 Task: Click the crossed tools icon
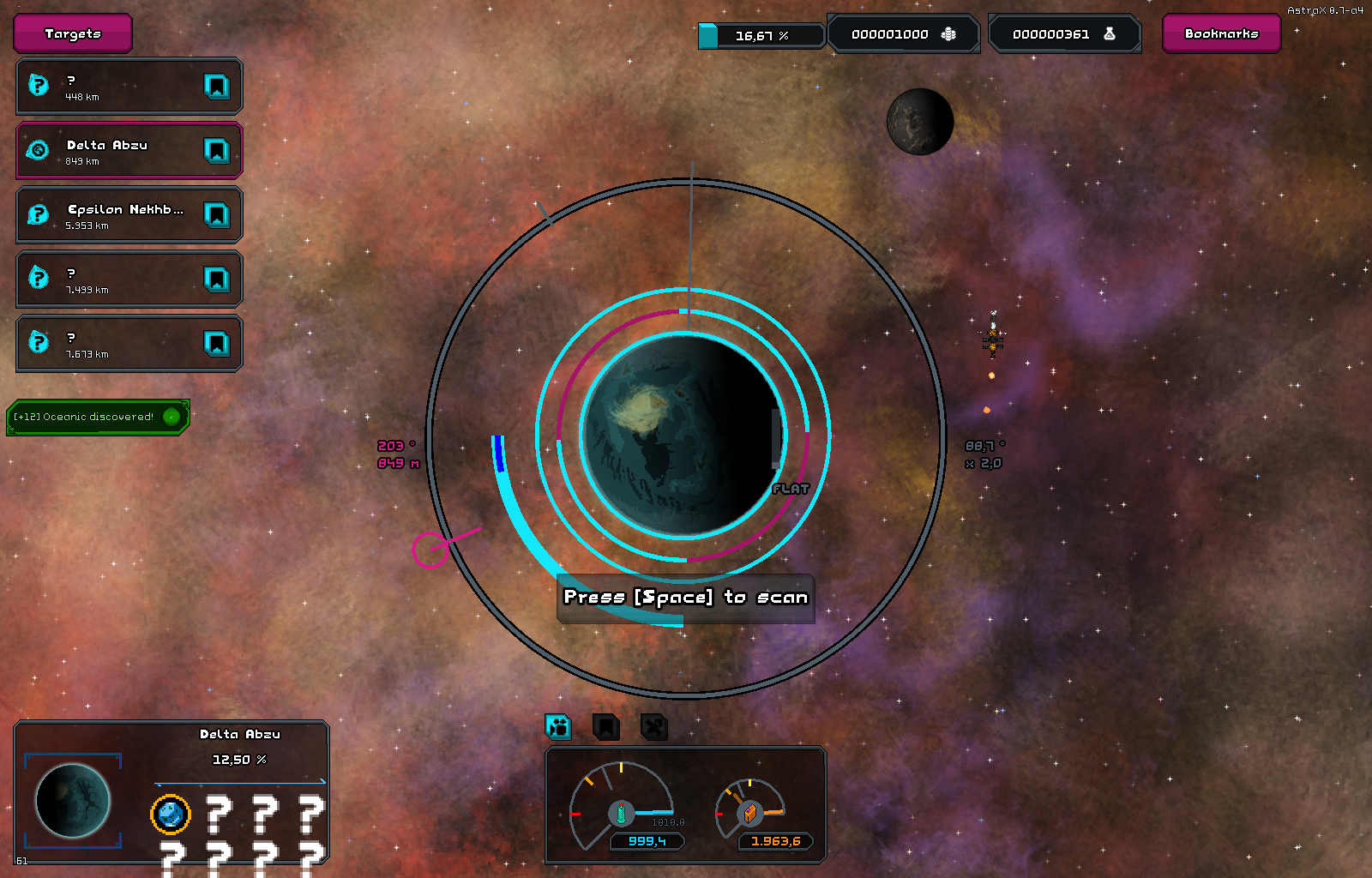tap(654, 727)
